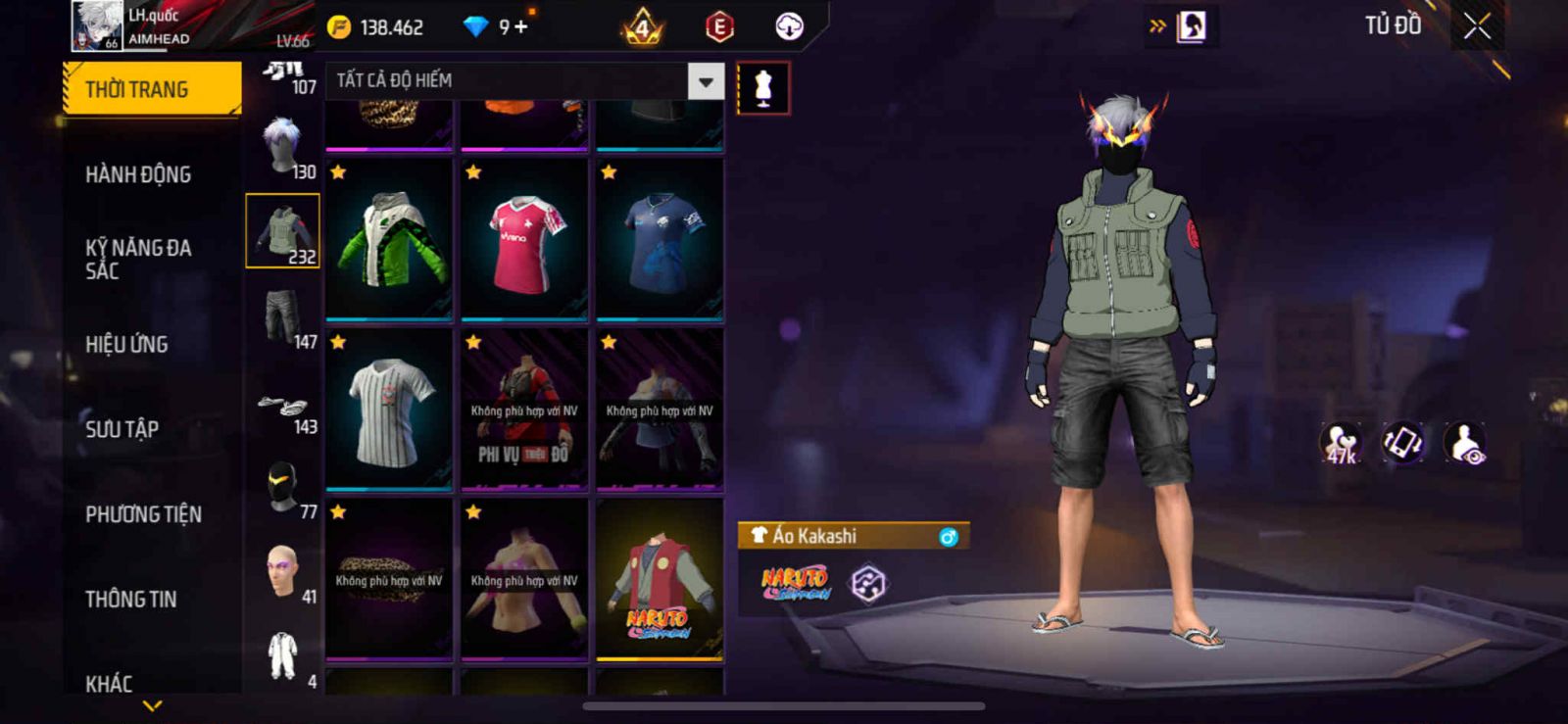This screenshot has width=1568, height=724.
Task: Pick the white striped shirt
Action: (x=389, y=410)
